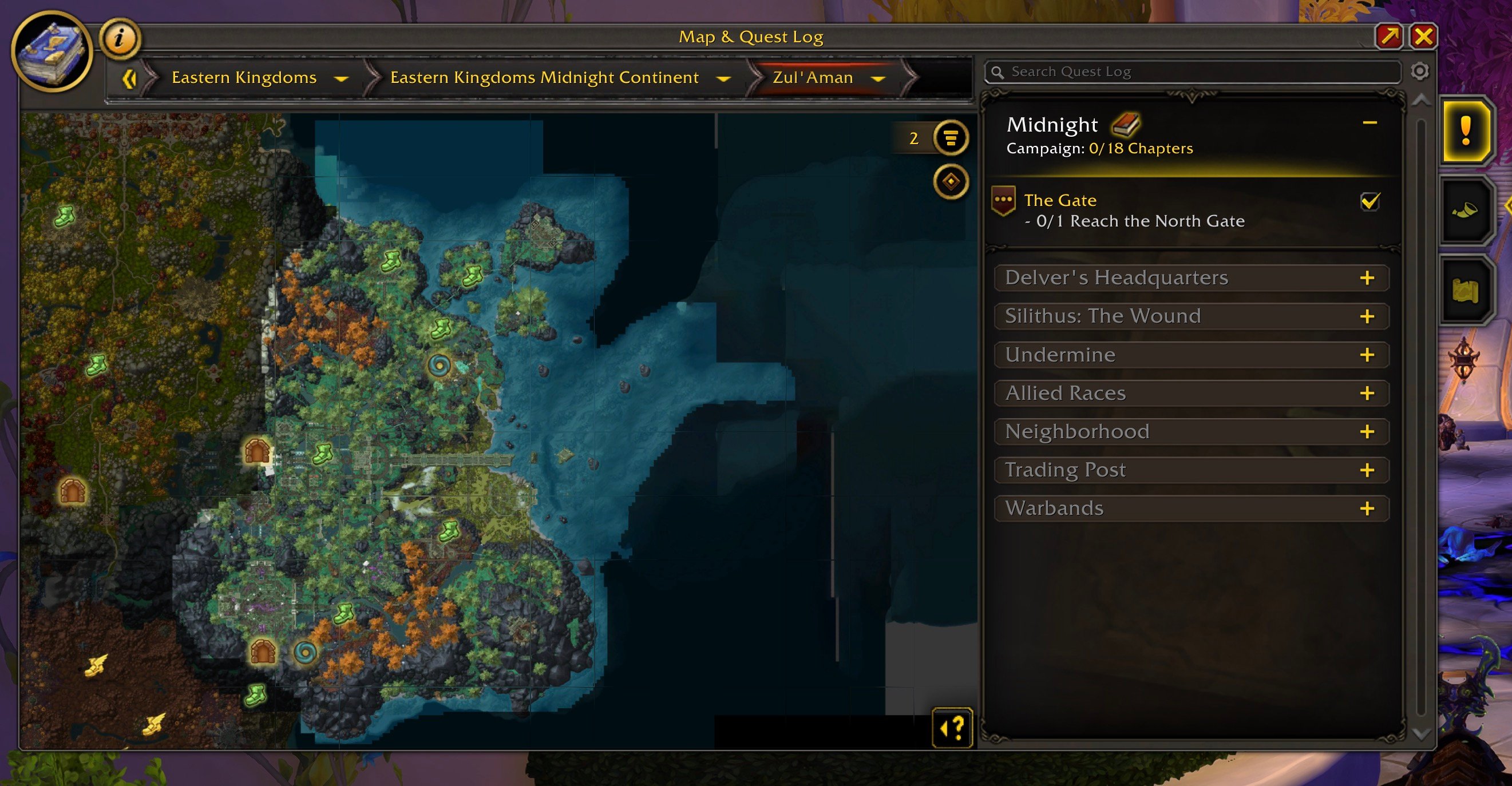Image resolution: width=1512 pixels, height=786 pixels.
Task: Open the map info button
Action: point(120,39)
